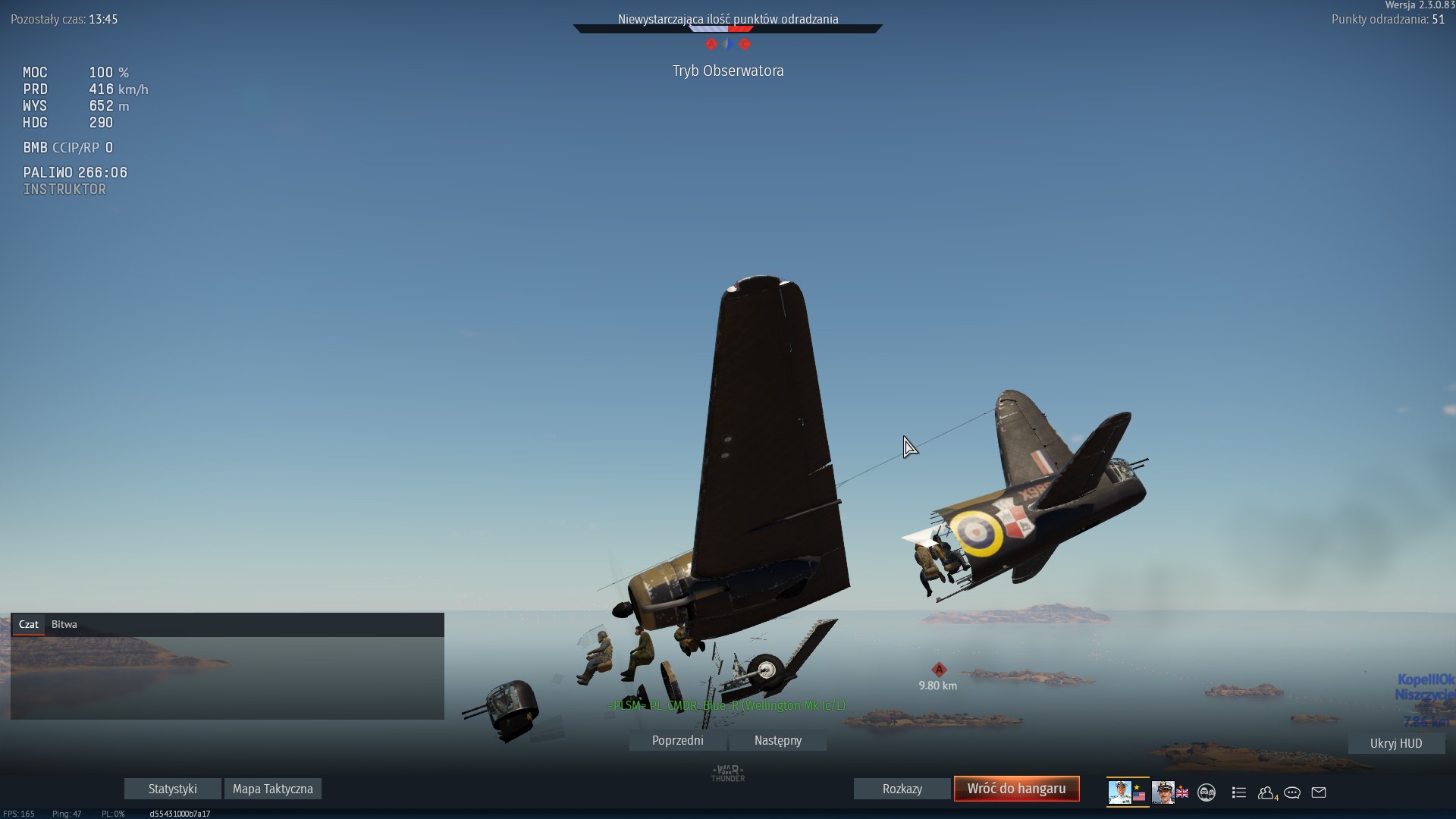Click inside the chat message box
The image size is (1456, 819).
(227, 677)
